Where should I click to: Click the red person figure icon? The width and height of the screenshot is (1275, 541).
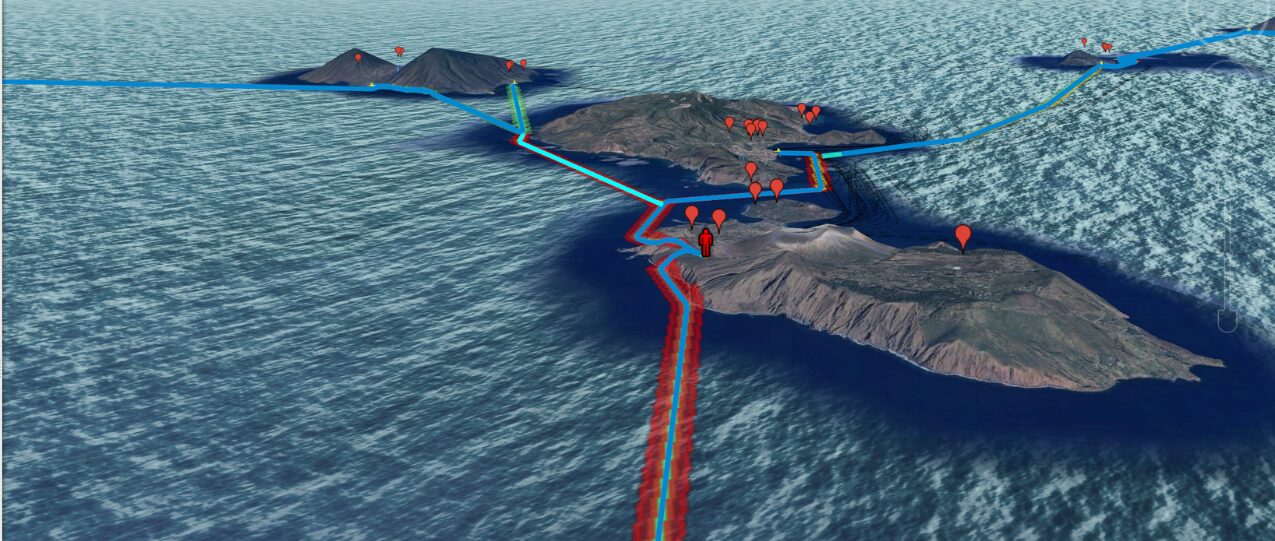(x=706, y=242)
